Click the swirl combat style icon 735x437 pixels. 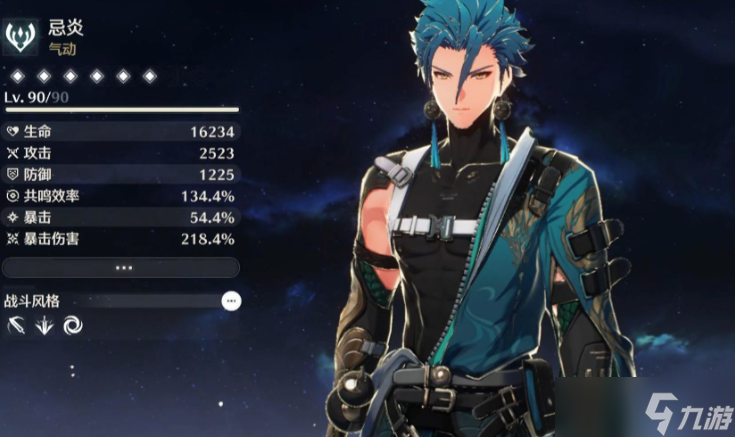(x=73, y=324)
